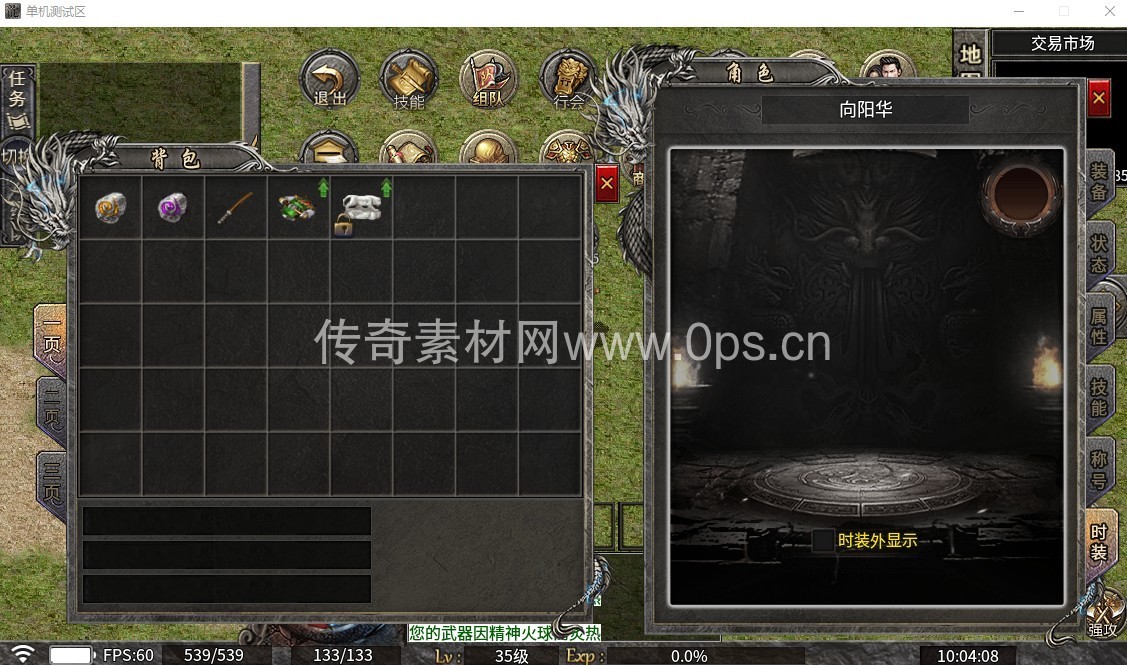Close the 背包 backpack window
Screen dimensions: 1127x665
pyautogui.click(x=607, y=184)
